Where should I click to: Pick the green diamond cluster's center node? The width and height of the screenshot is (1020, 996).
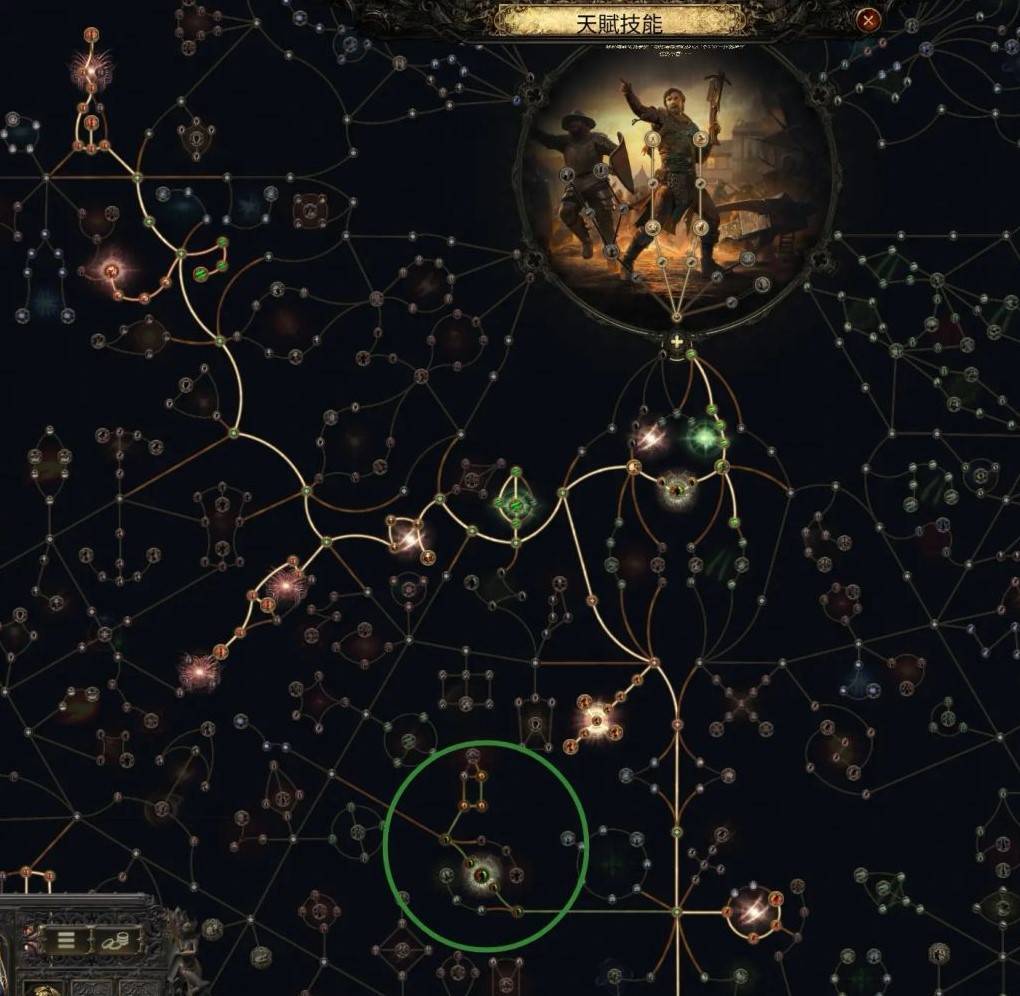point(516,506)
